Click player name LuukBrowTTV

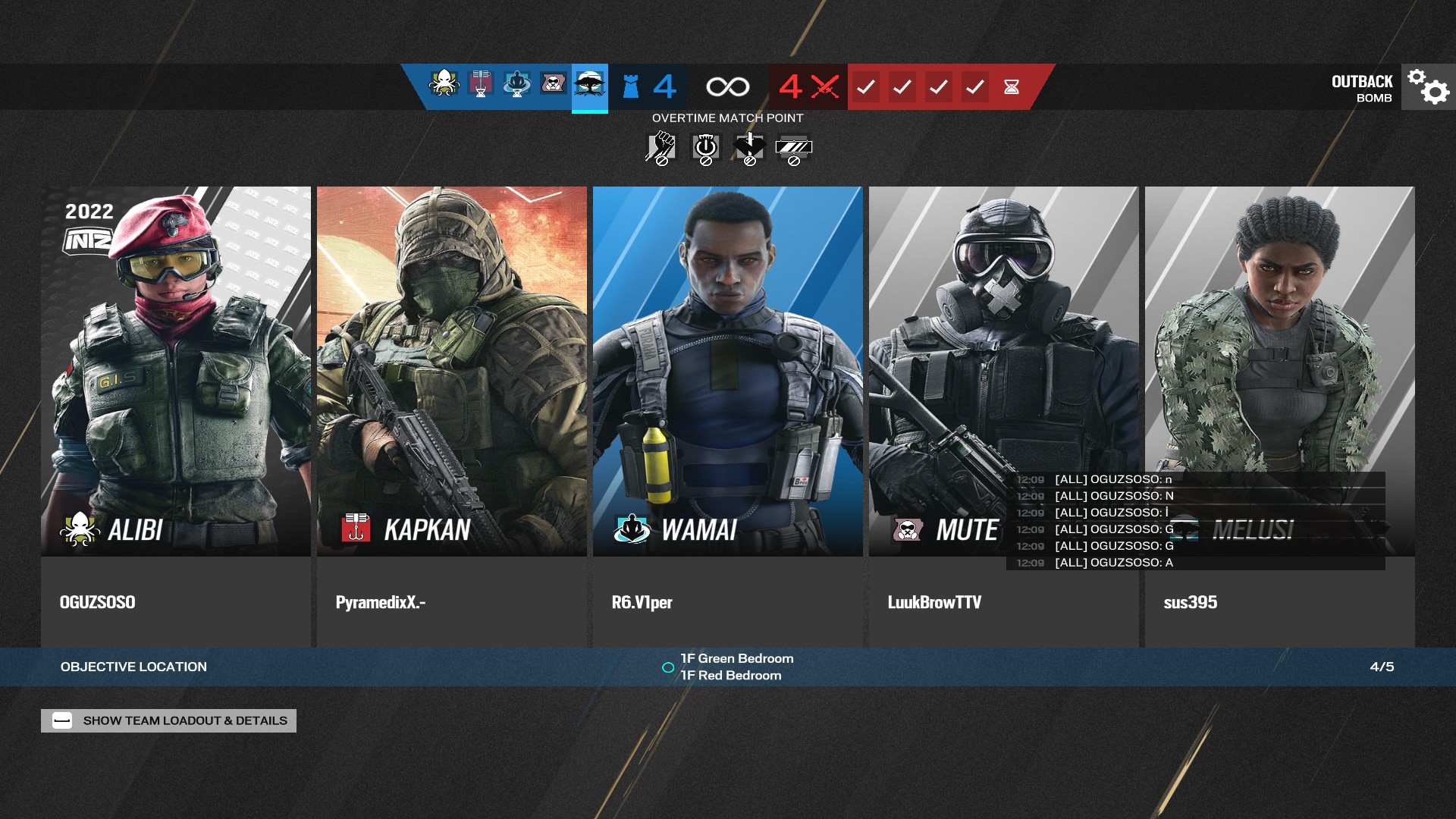(934, 602)
